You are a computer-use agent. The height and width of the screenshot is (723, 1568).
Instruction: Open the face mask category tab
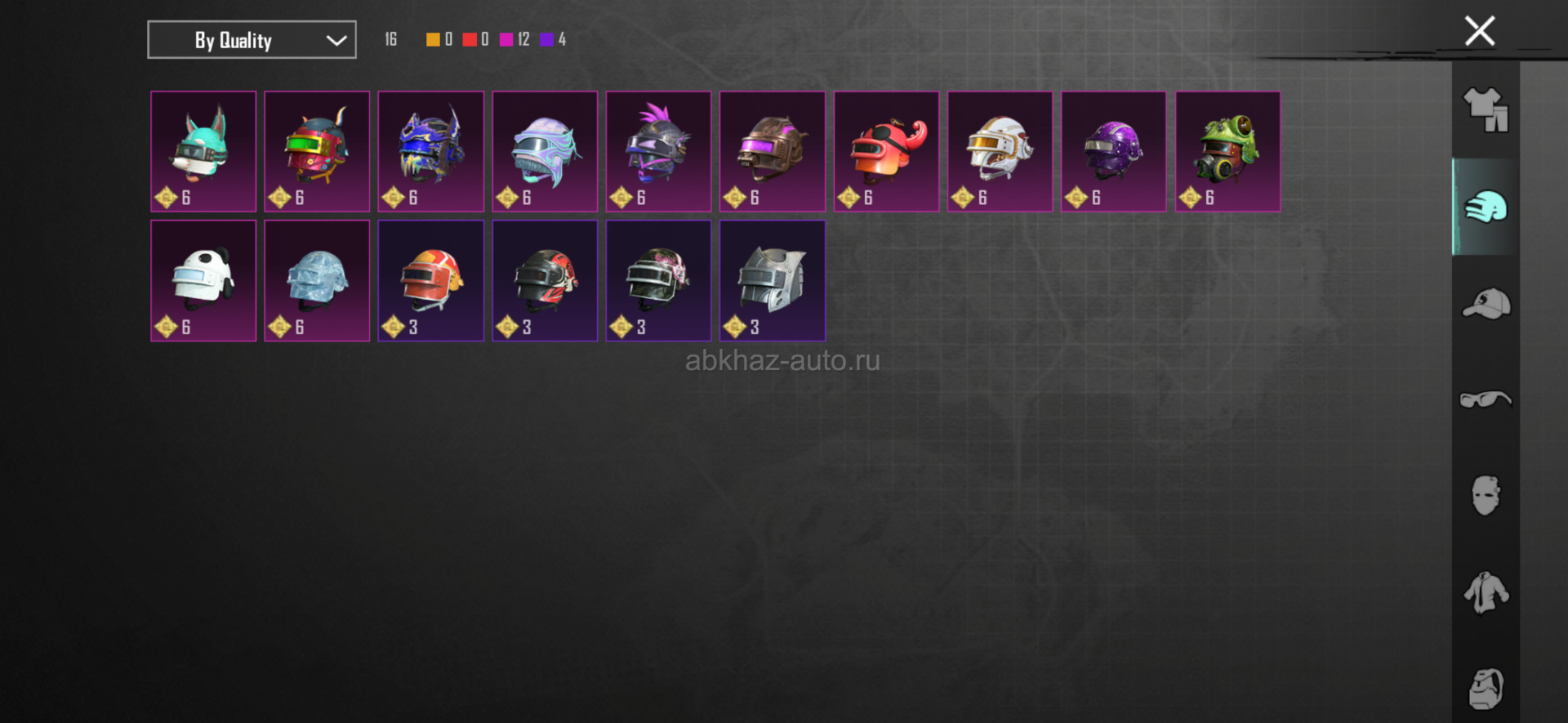tap(1486, 496)
